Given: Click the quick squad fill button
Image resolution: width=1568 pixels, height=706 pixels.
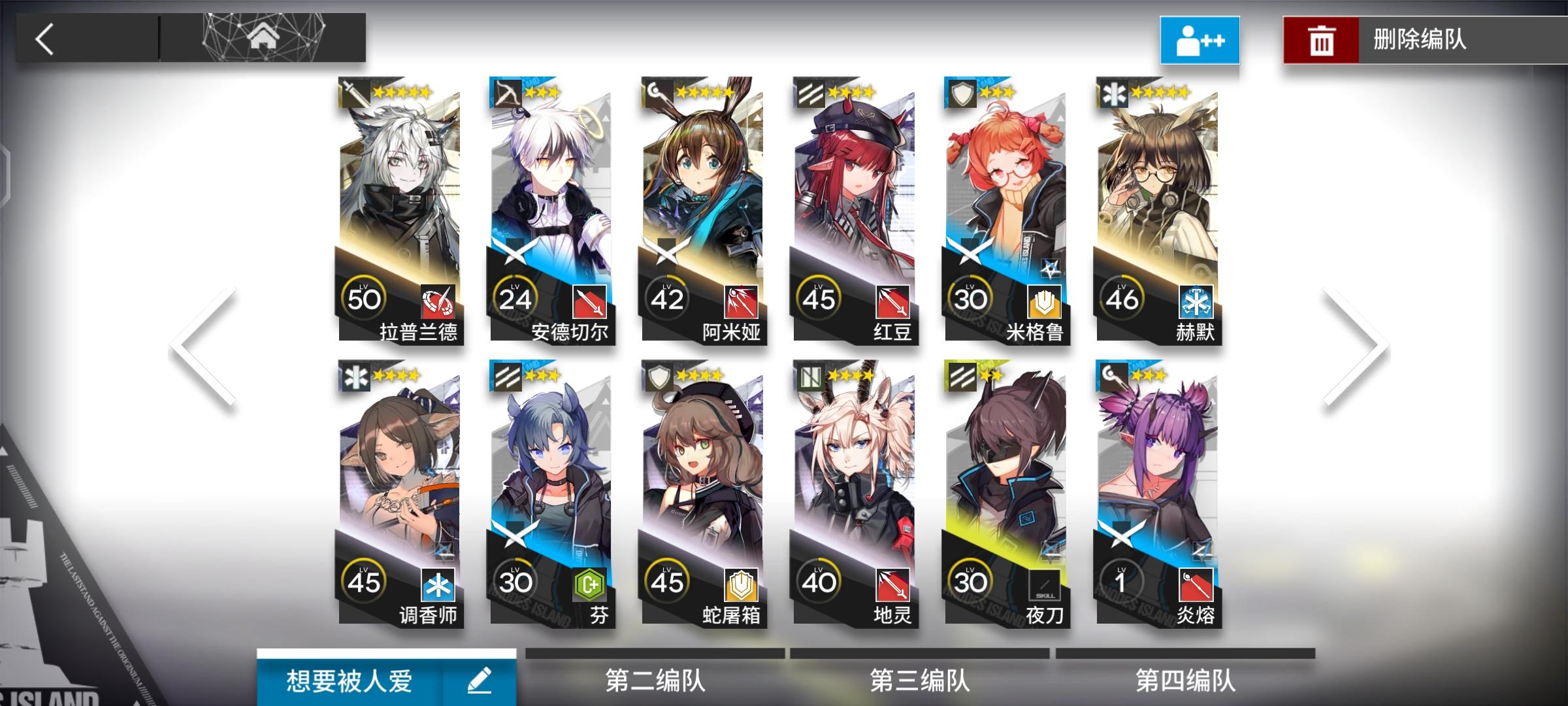Looking at the screenshot, I should [x=1200, y=41].
